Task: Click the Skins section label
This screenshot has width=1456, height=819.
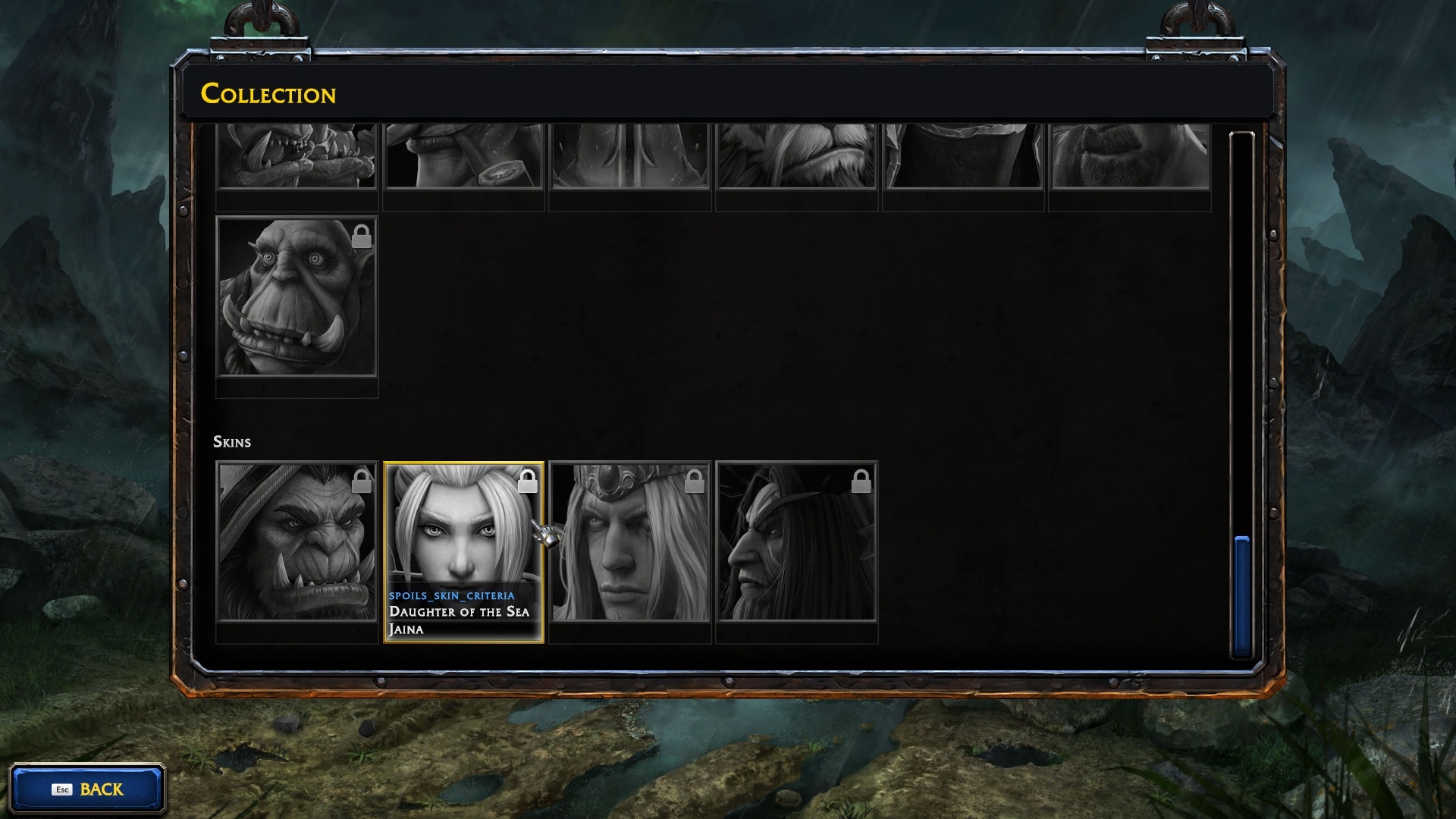Action: [x=233, y=442]
